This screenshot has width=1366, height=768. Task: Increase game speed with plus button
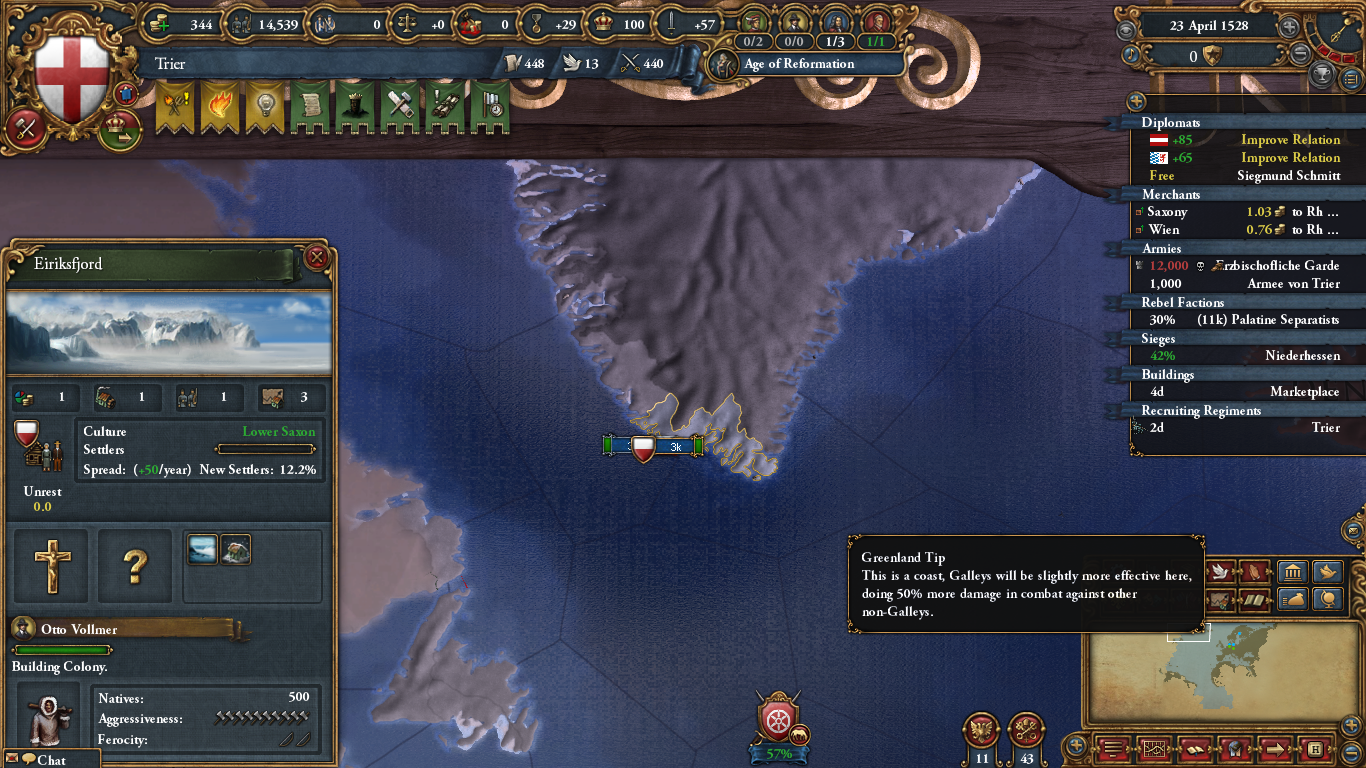click(x=1290, y=27)
